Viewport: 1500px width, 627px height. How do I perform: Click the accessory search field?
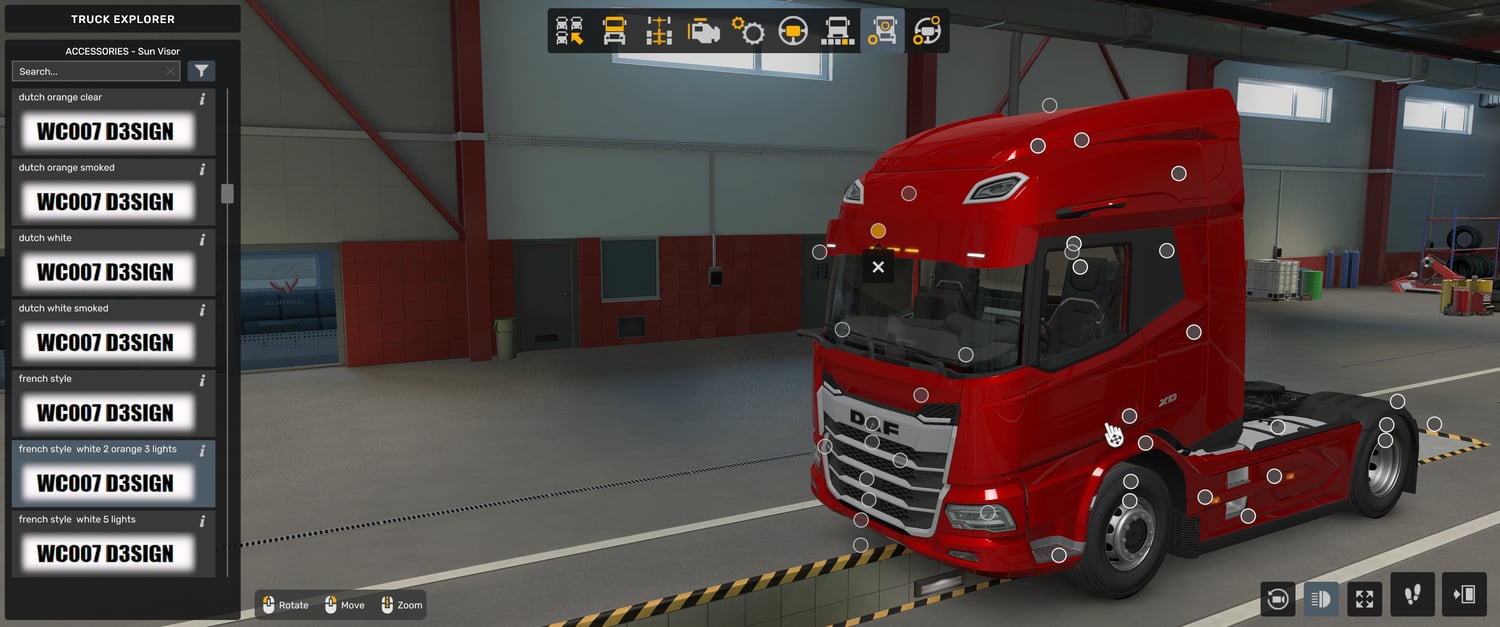point(88,71)
